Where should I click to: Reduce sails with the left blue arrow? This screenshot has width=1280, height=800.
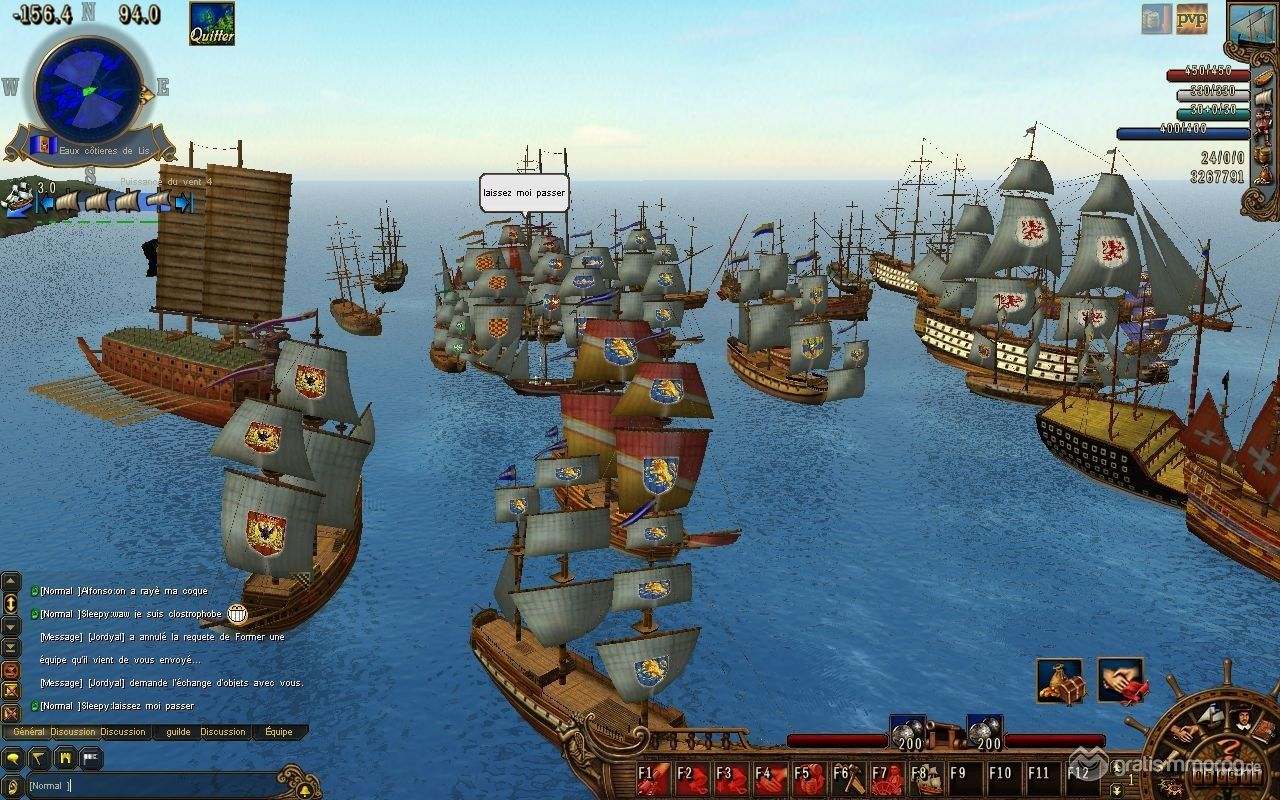click(45, 203)
